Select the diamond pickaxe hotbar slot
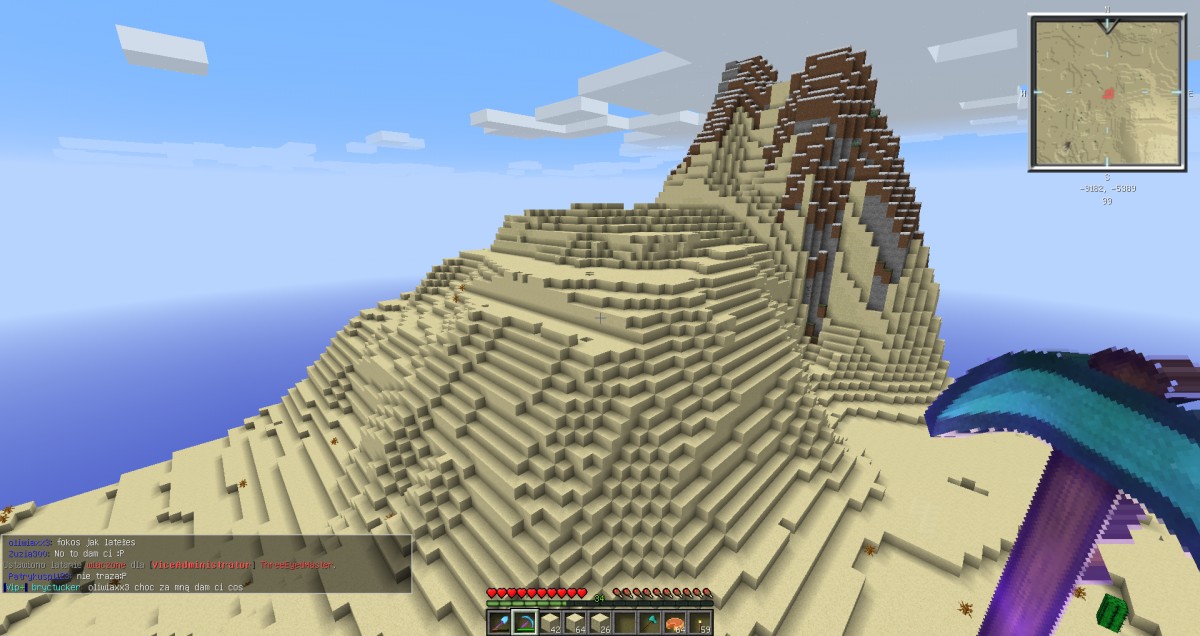Screen dimensions: 1200x636 [x=525, y=623]
